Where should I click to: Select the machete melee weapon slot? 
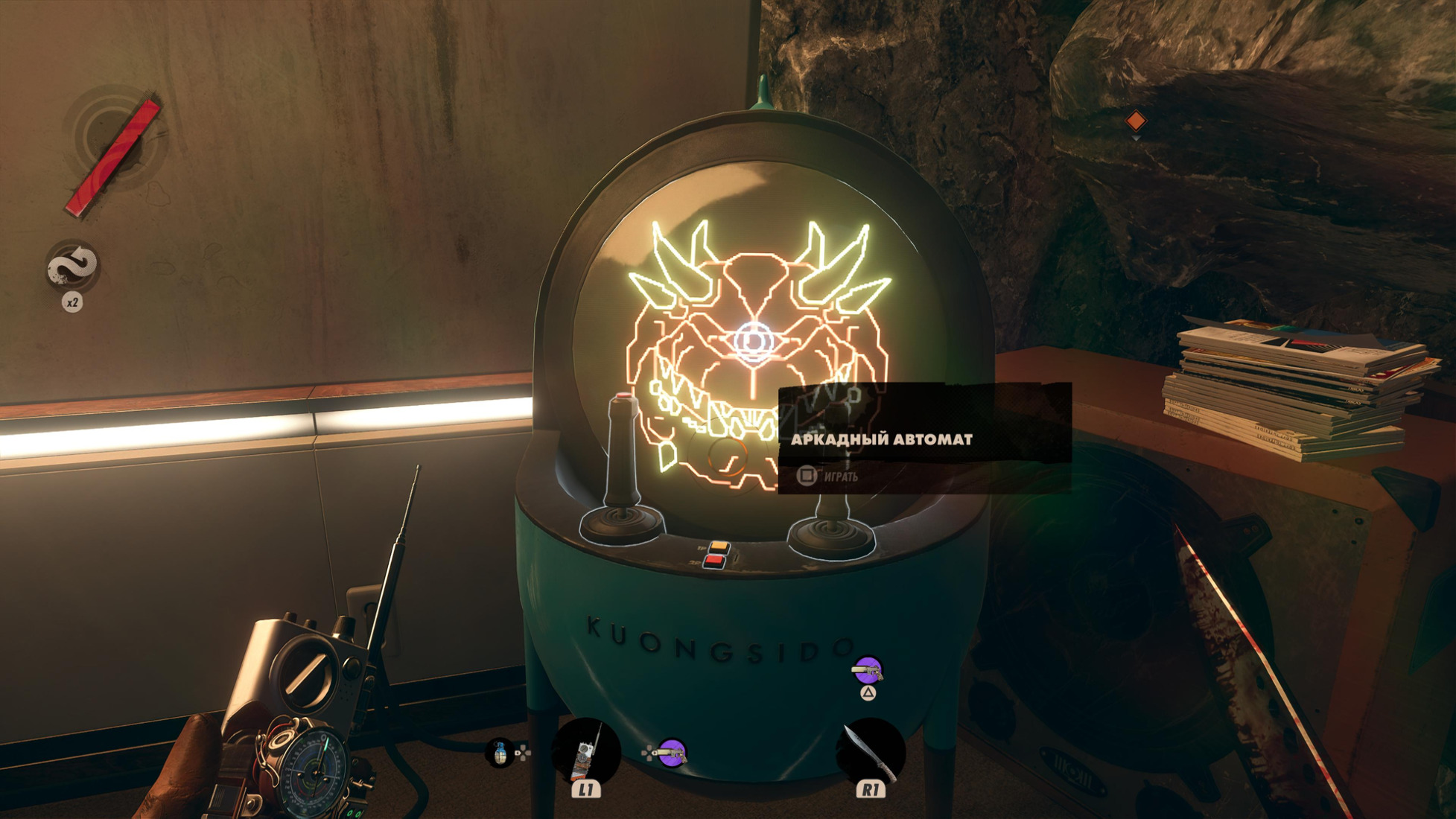click(x=869, y=752)
